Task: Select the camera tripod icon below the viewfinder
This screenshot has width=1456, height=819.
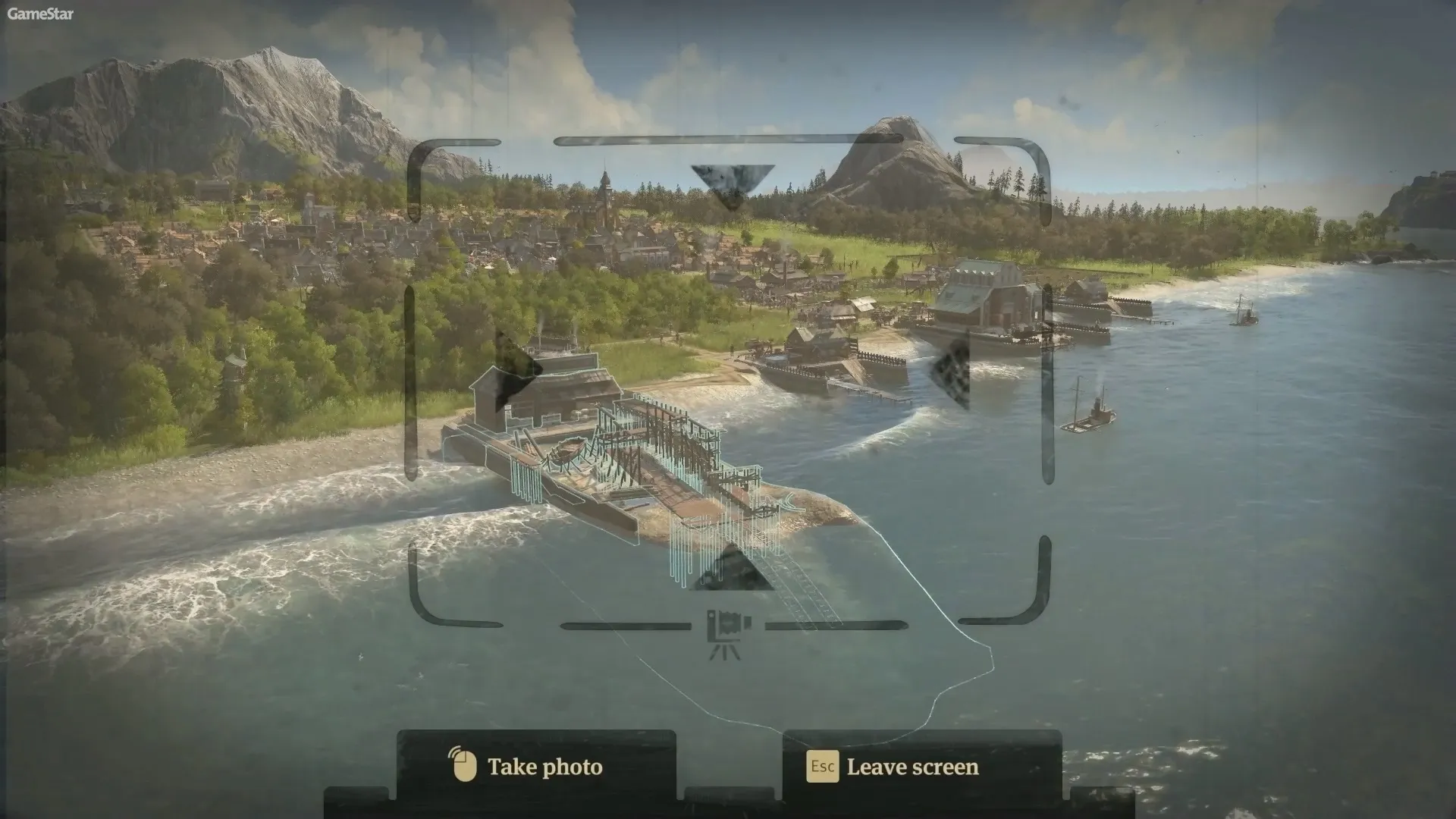Action: (727, 631)
